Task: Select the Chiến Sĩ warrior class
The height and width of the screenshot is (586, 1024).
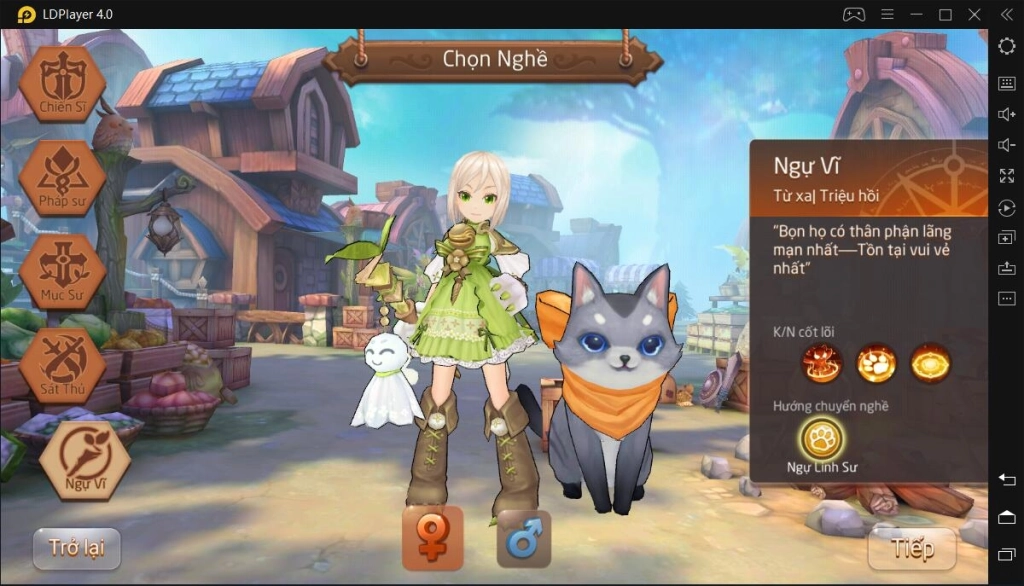Action: tap(62, 84)
